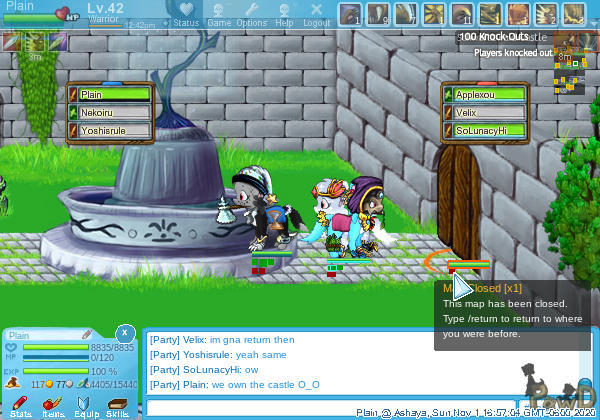The height and width of the screenshot is (420, 600).
Task: Select SoLunacyHi in the opposing team list
Action: coord(489,130)
